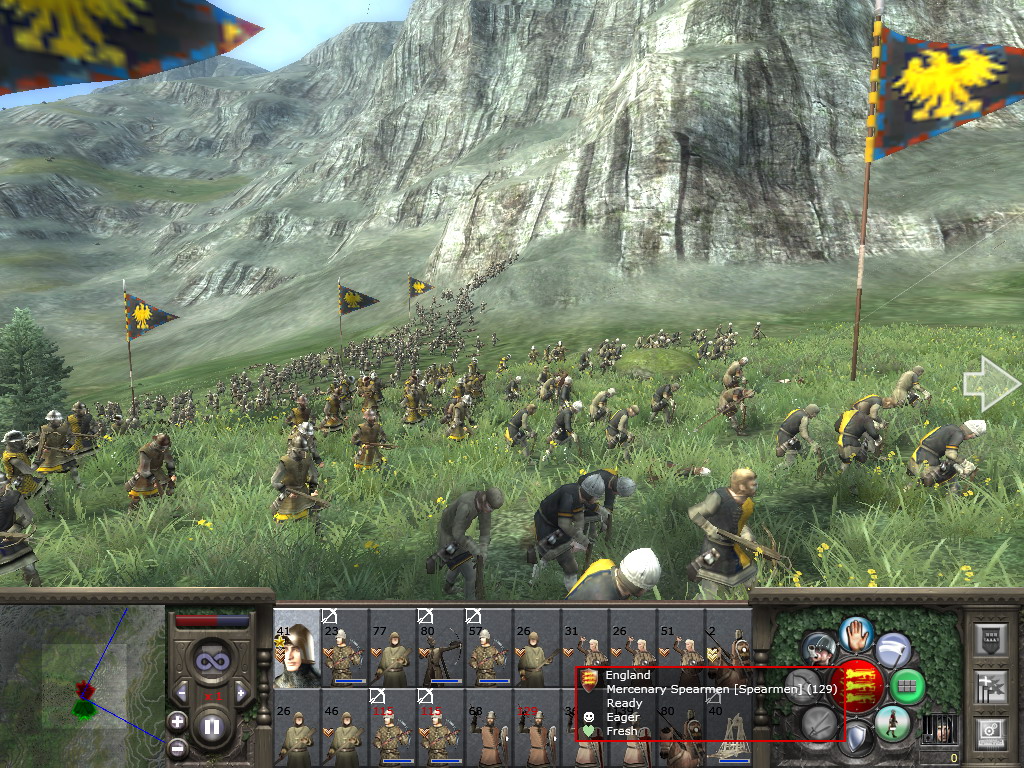Activate the shield defend/guard button
The width and height of the screenshot is (1024, 768).
click(857, 740)
